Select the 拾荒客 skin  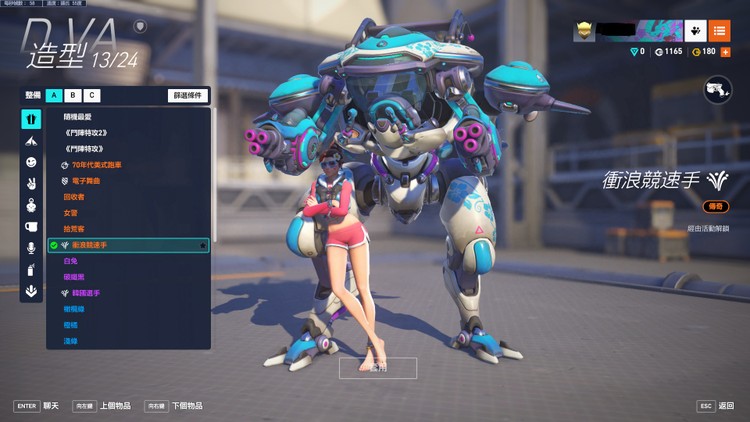click(74, 229)
